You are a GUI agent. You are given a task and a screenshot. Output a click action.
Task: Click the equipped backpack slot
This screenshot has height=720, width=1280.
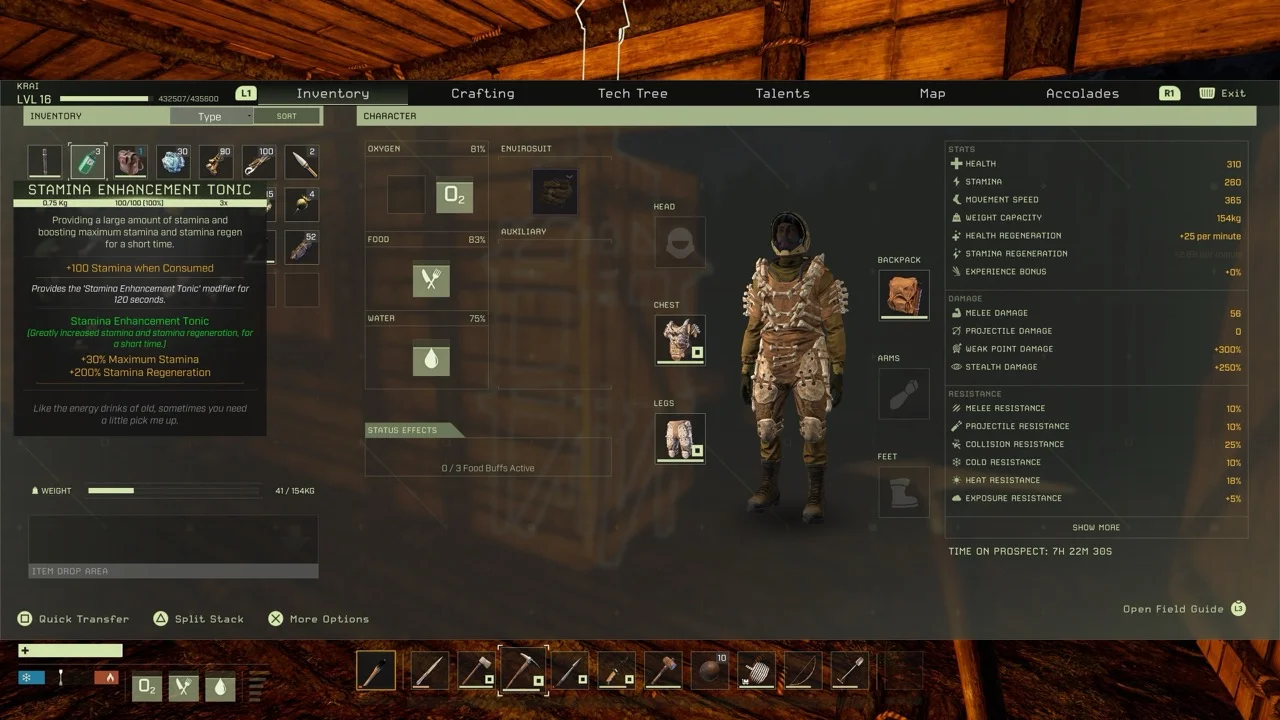click(x=903, y=295)
